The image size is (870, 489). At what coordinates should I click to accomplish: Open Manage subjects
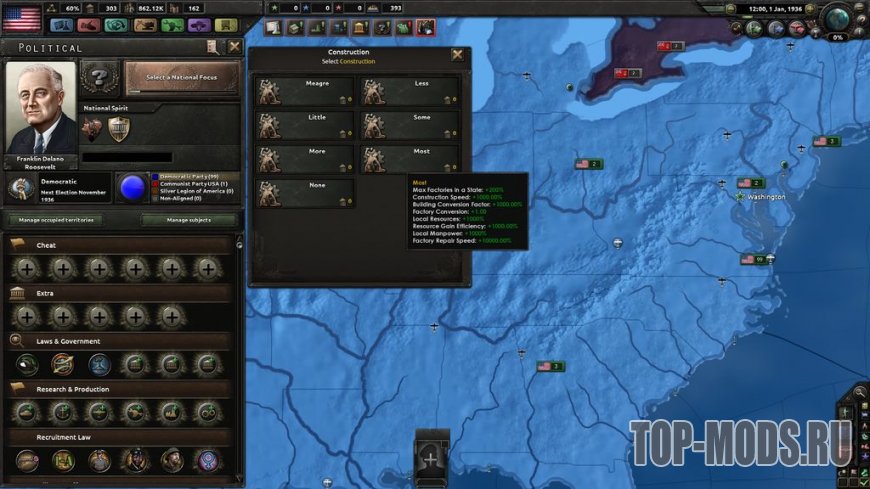point(189,219)
